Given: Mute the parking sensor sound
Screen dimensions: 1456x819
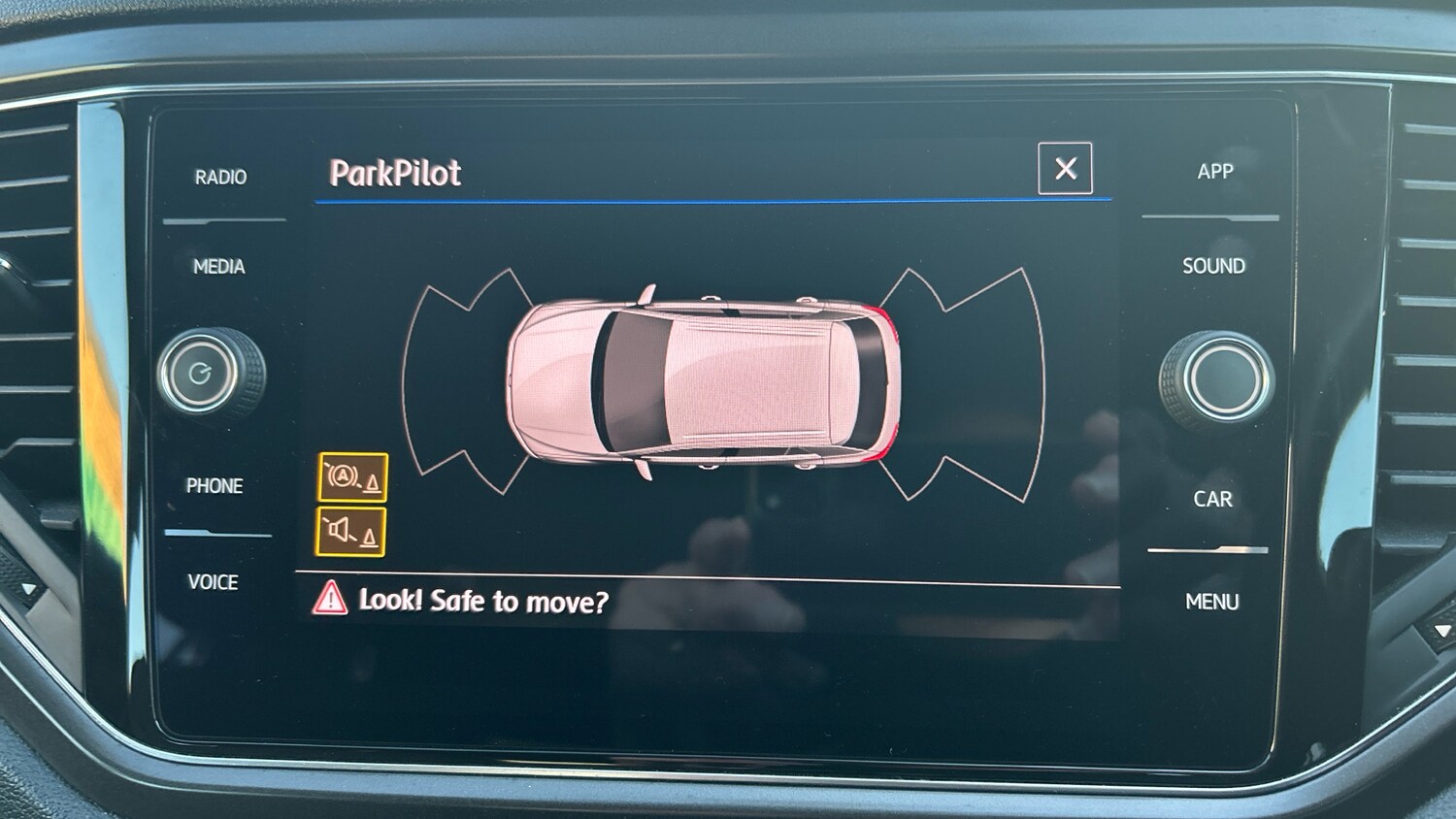Looking at the screenshot, I should click(x=351, y=532).
